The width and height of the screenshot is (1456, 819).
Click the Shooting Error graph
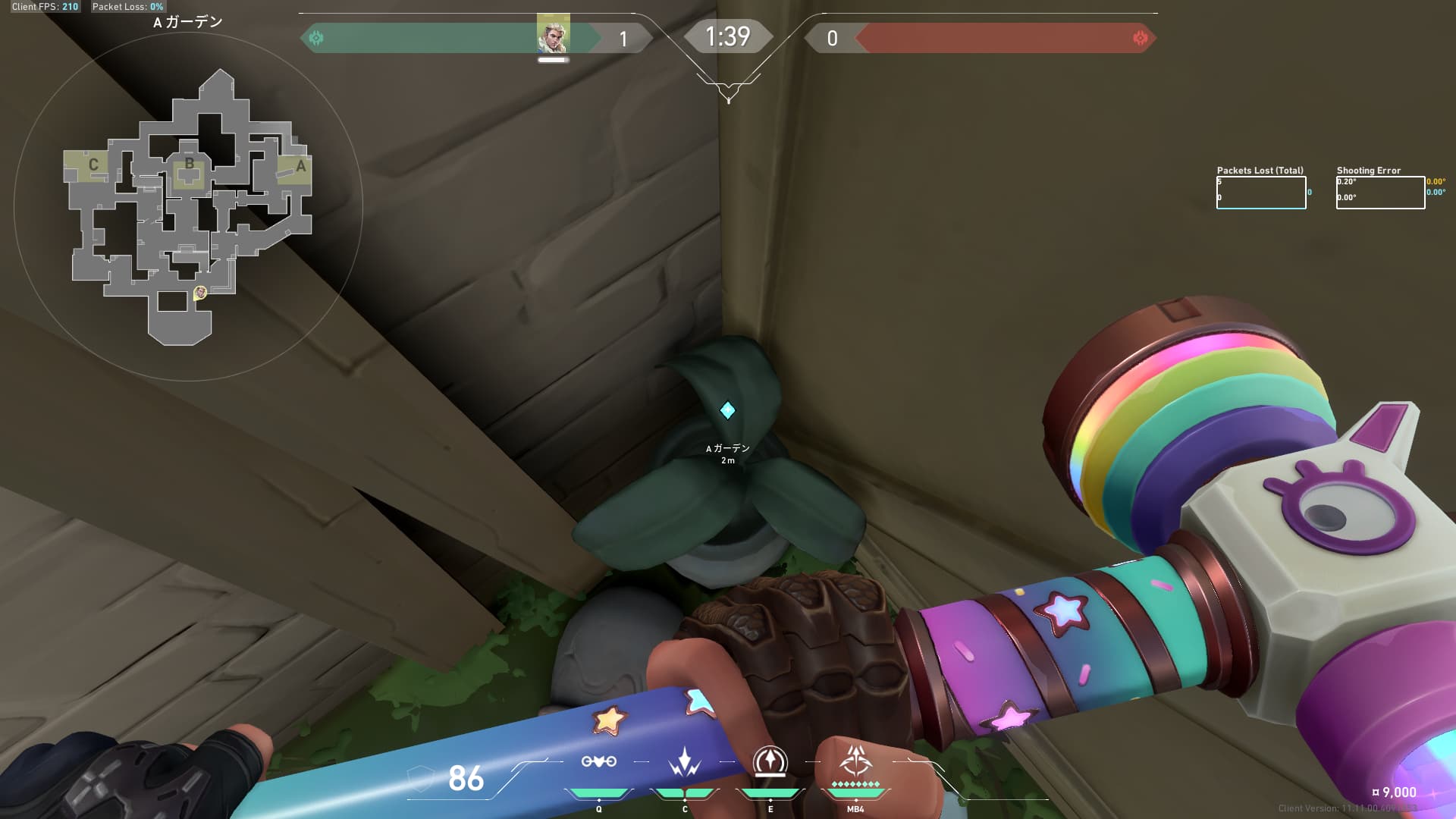tap(1380, 193)
